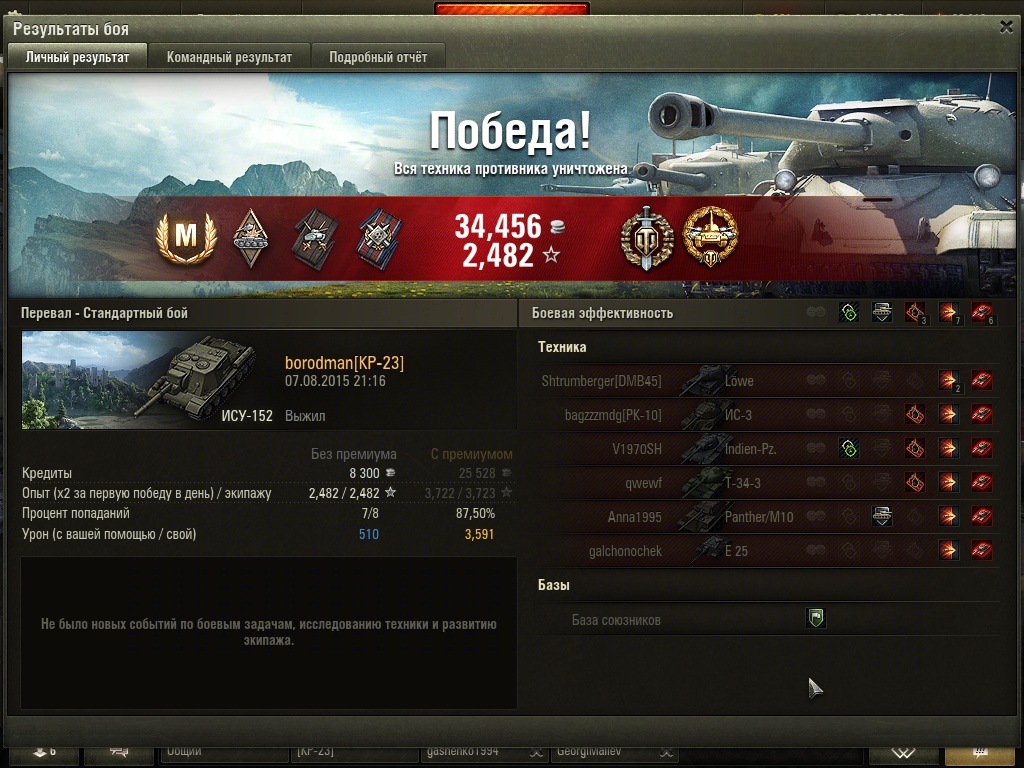Choose the galchonochek E 25 row
Viewport: 1024px width, 768px height.
767,551
